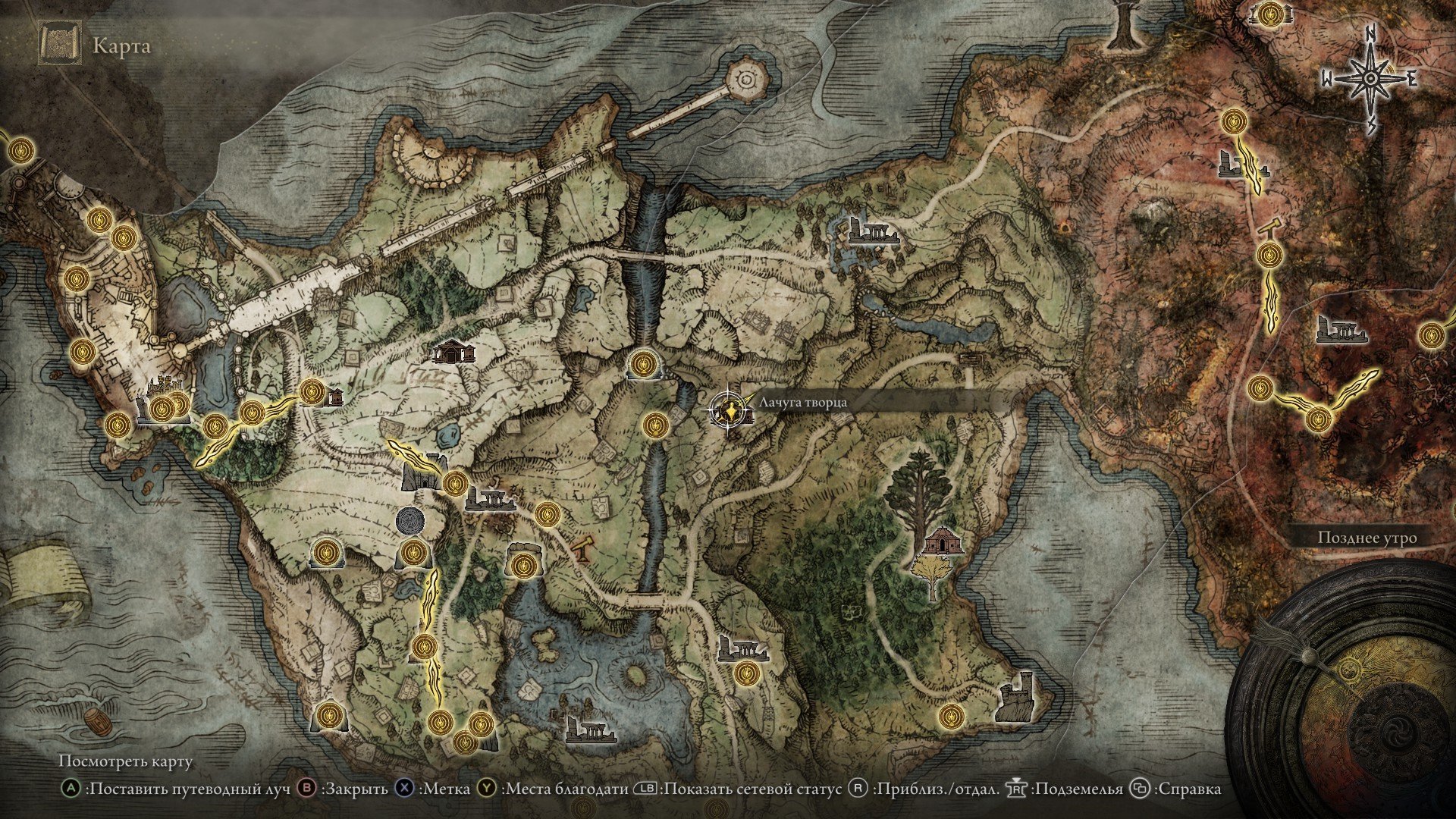The width and height of the screenshot is (1456, 819).
Task: Click the compass rose
Action: tap(1370, 79)
